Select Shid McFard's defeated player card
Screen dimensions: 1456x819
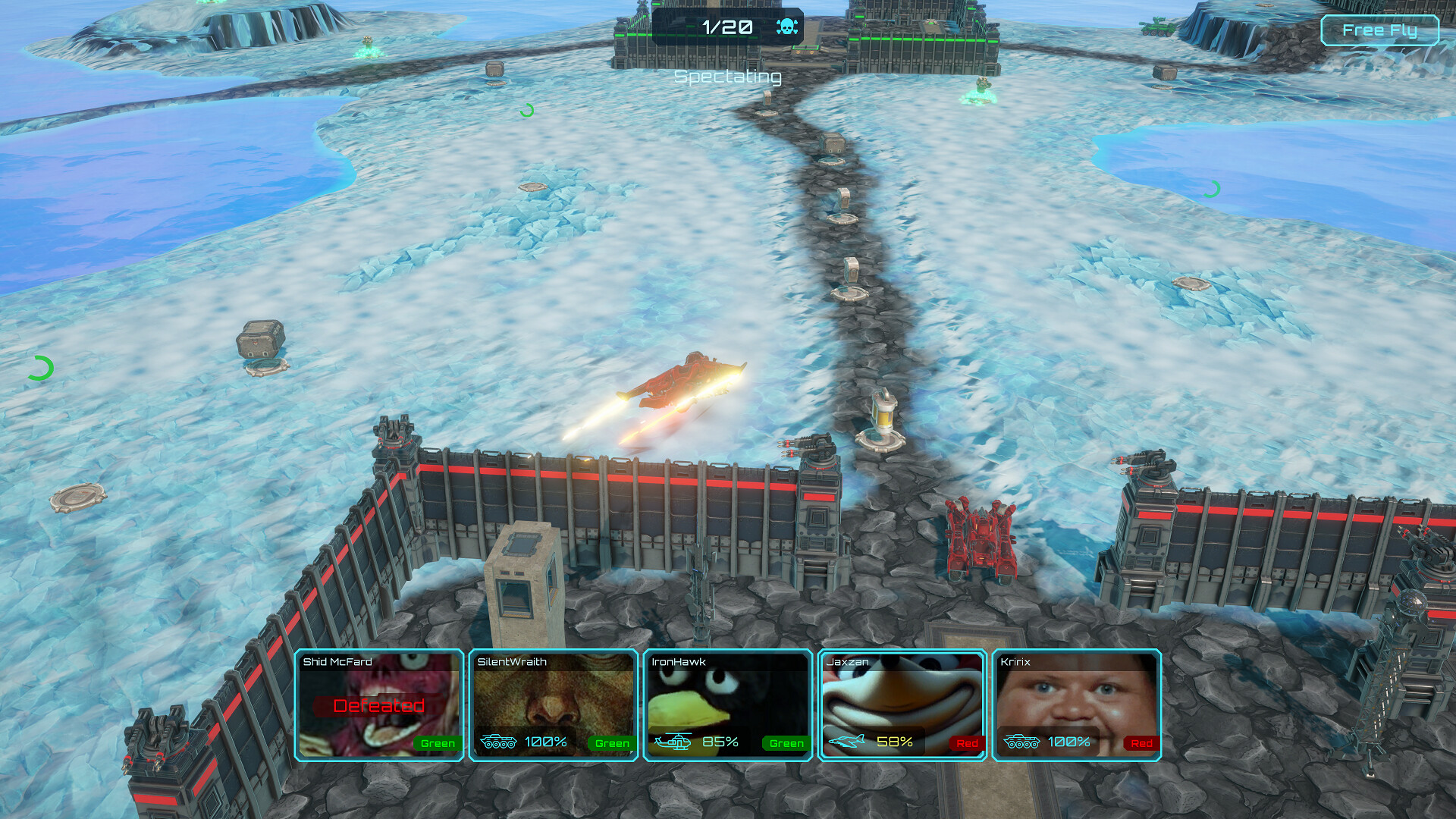[379, 705]
